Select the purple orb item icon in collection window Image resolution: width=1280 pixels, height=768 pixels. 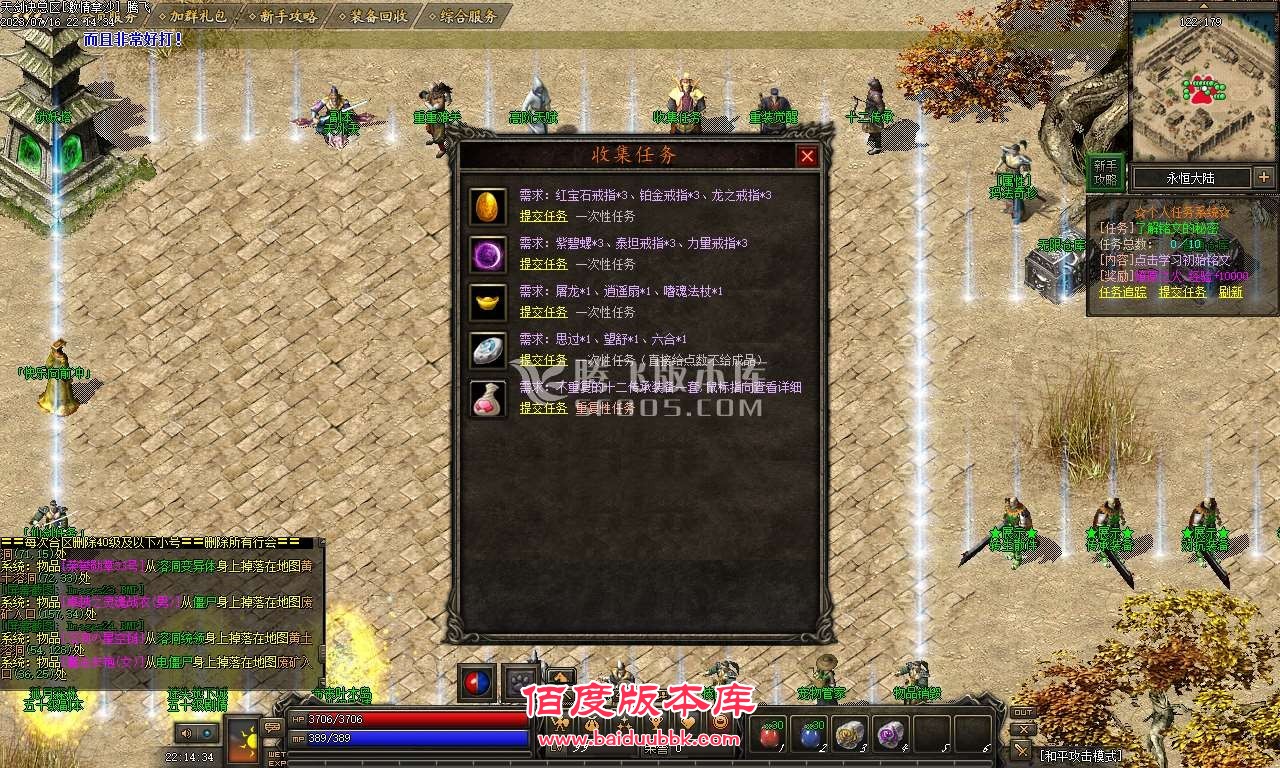point(487,255)
